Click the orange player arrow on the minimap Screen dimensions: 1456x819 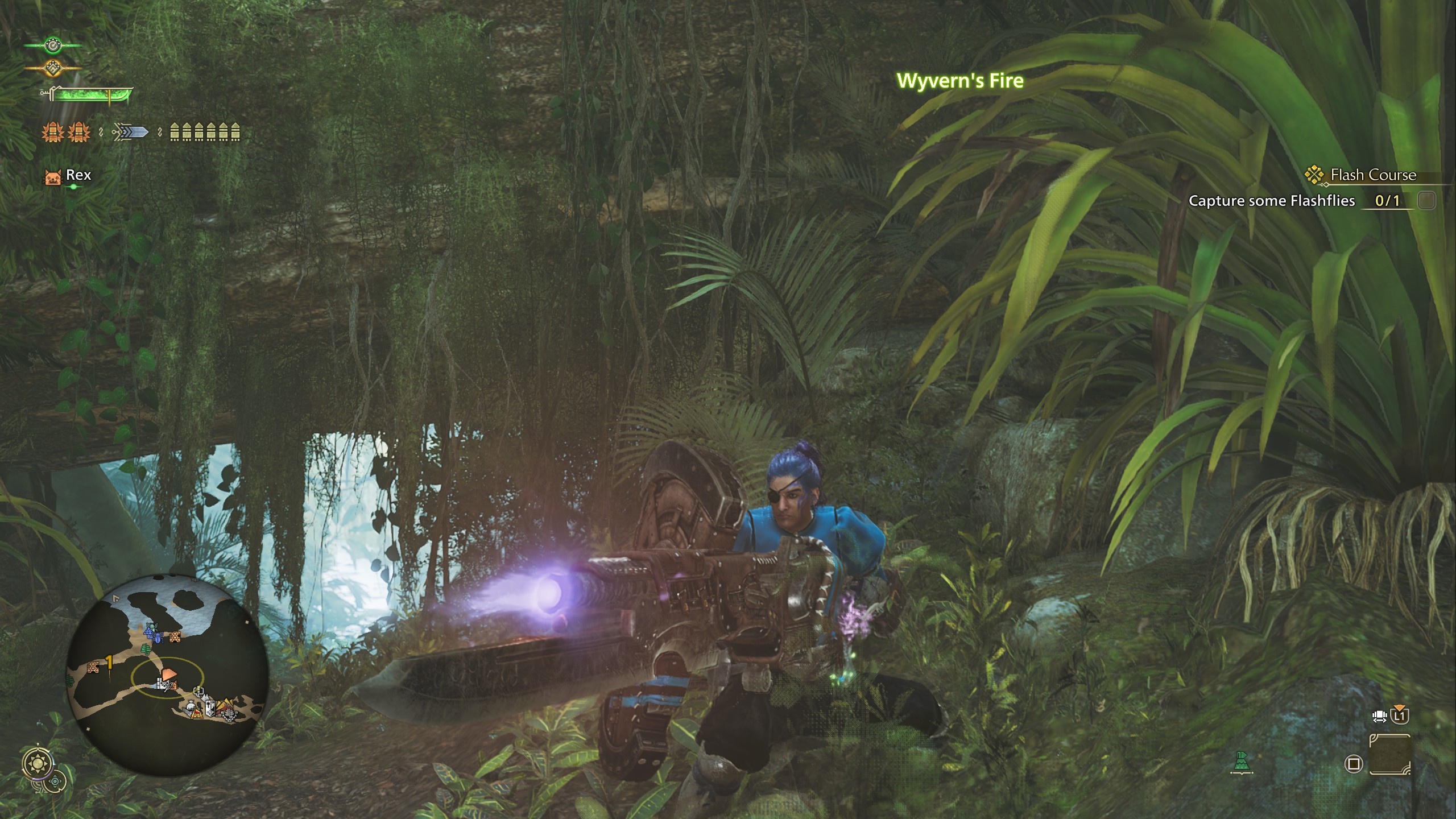(x=169, y=675)
